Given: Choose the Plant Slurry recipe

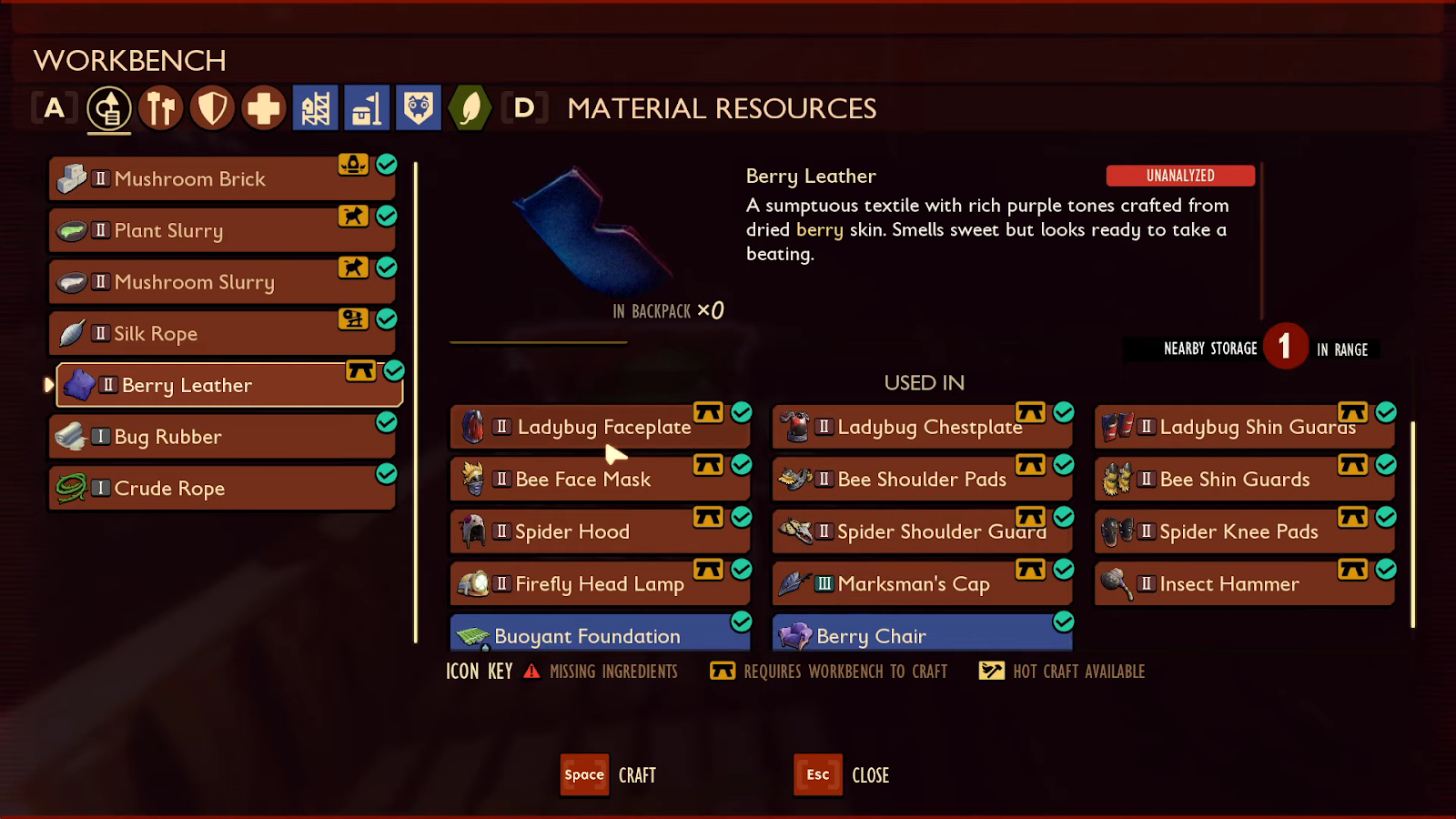Looking at the screenshot, I should [221, 231].
